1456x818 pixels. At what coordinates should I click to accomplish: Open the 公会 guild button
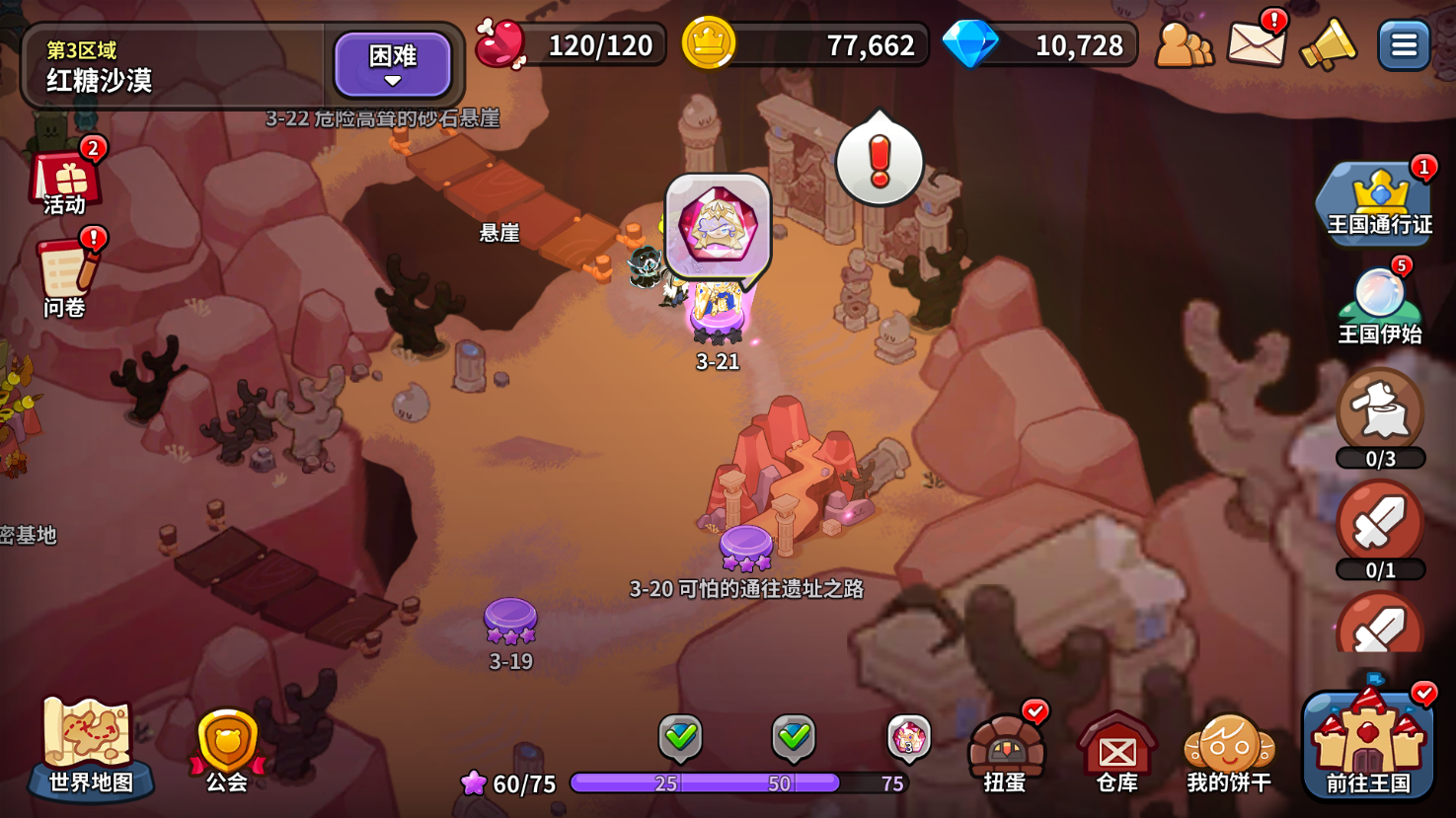[x=227, y=748]
